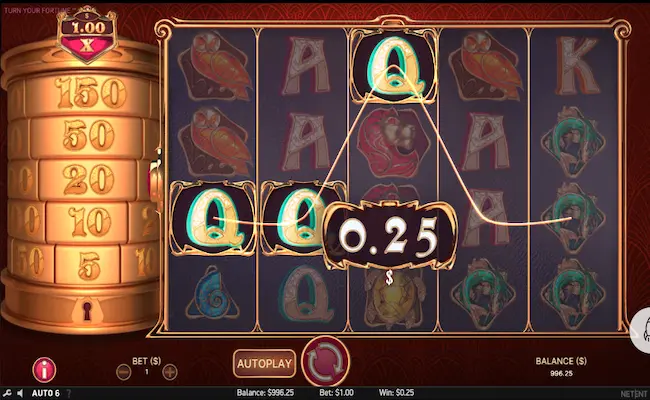The height and width of the screenshot is (400, 650).
Task: Toggle the sound speaker icon
Action: (22, 393)
